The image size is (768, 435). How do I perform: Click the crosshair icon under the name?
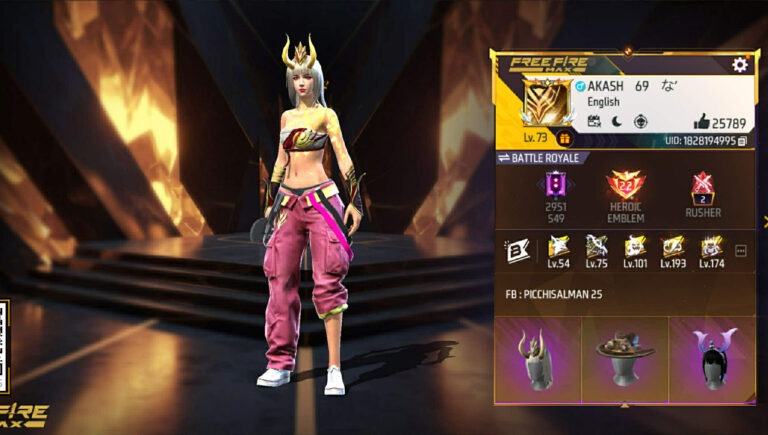pyautogui.click(x=639, y=121)
